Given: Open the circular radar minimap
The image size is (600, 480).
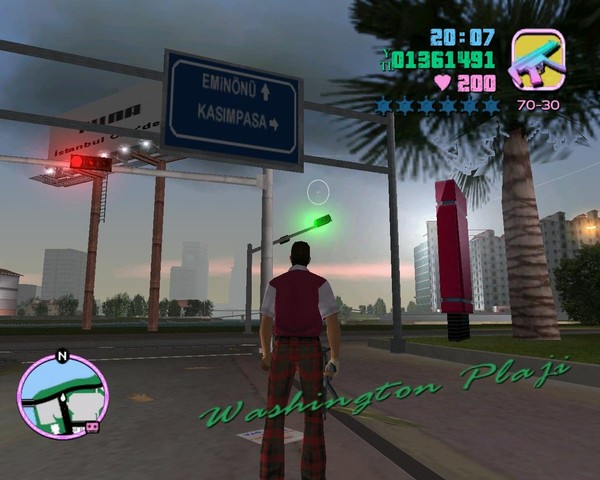Looking at the screenshot, I should 62,397.
